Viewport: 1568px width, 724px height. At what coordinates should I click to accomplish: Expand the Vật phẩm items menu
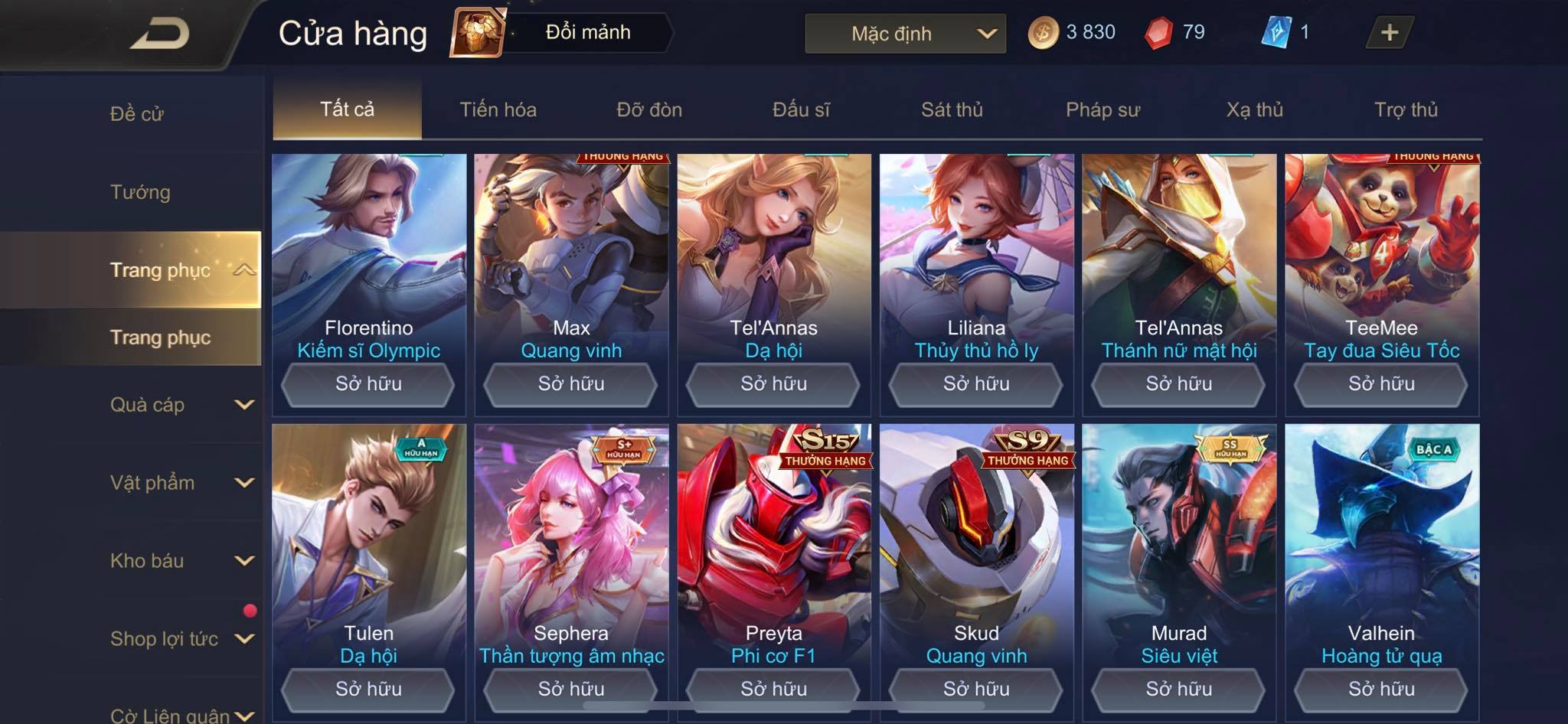pos(180,483)
